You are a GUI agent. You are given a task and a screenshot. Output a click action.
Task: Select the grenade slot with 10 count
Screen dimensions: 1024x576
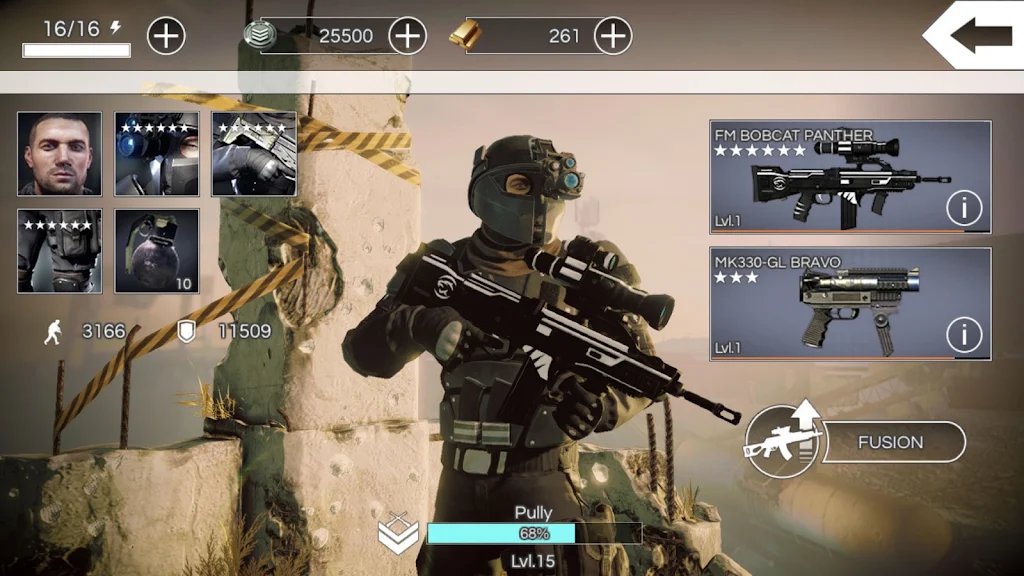[156, 251]
